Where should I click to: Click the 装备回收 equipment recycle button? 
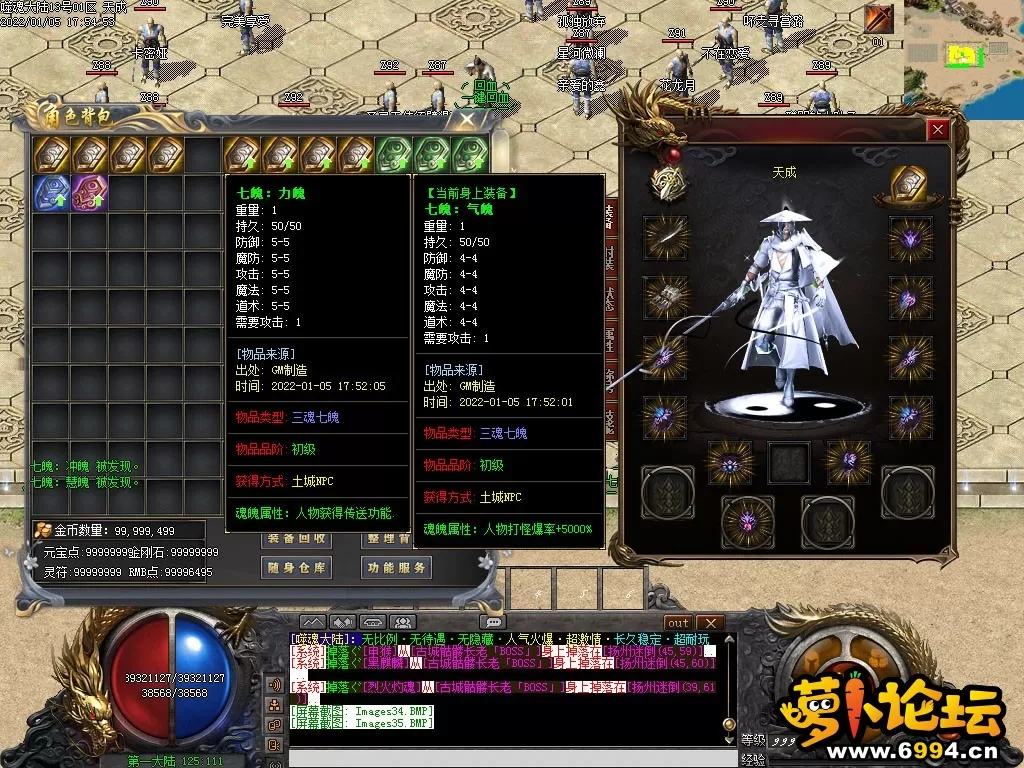coord(296,538)
